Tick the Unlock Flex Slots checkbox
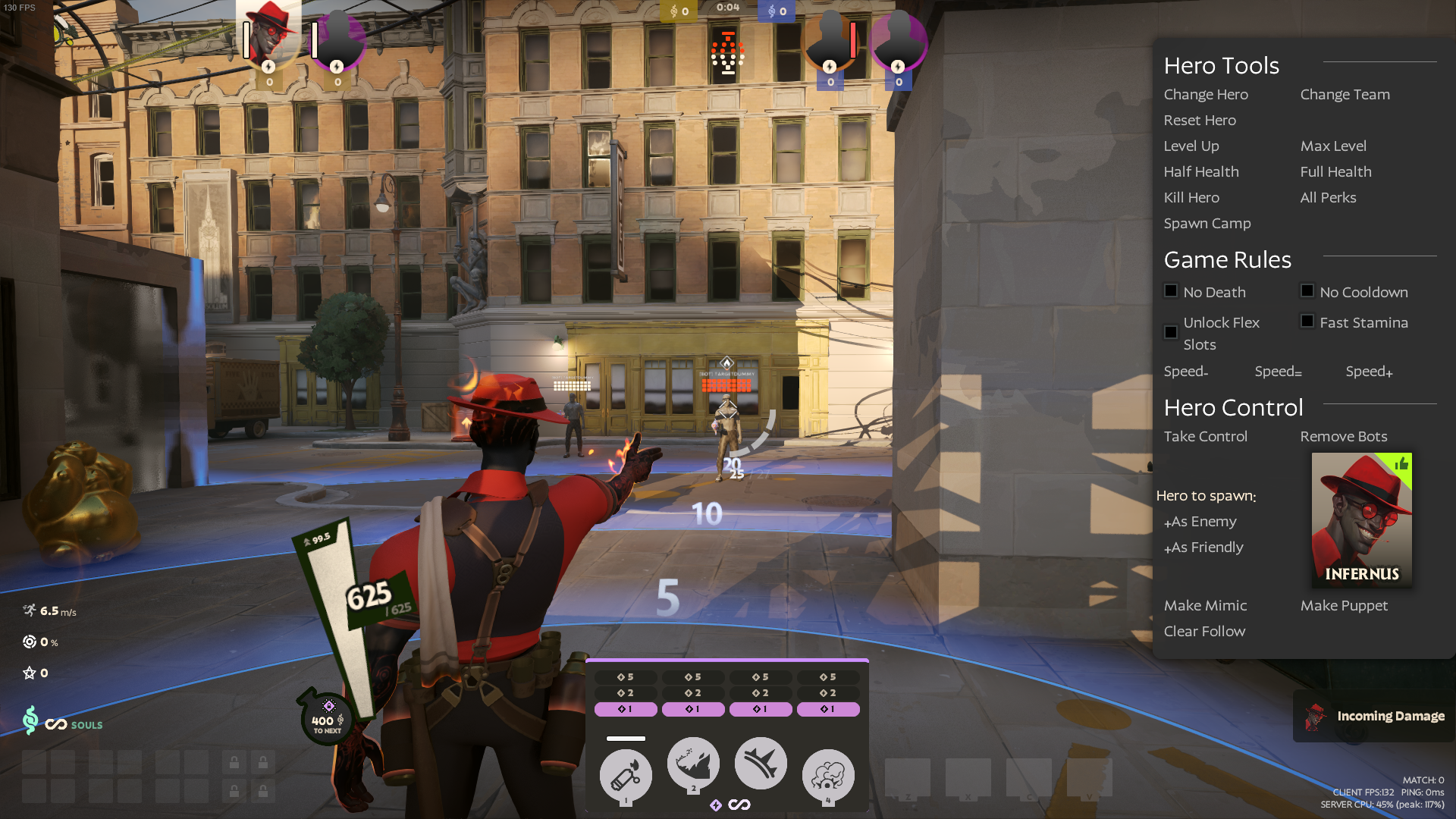This screenshot has width=1456, height=819. coord(1171,332)
